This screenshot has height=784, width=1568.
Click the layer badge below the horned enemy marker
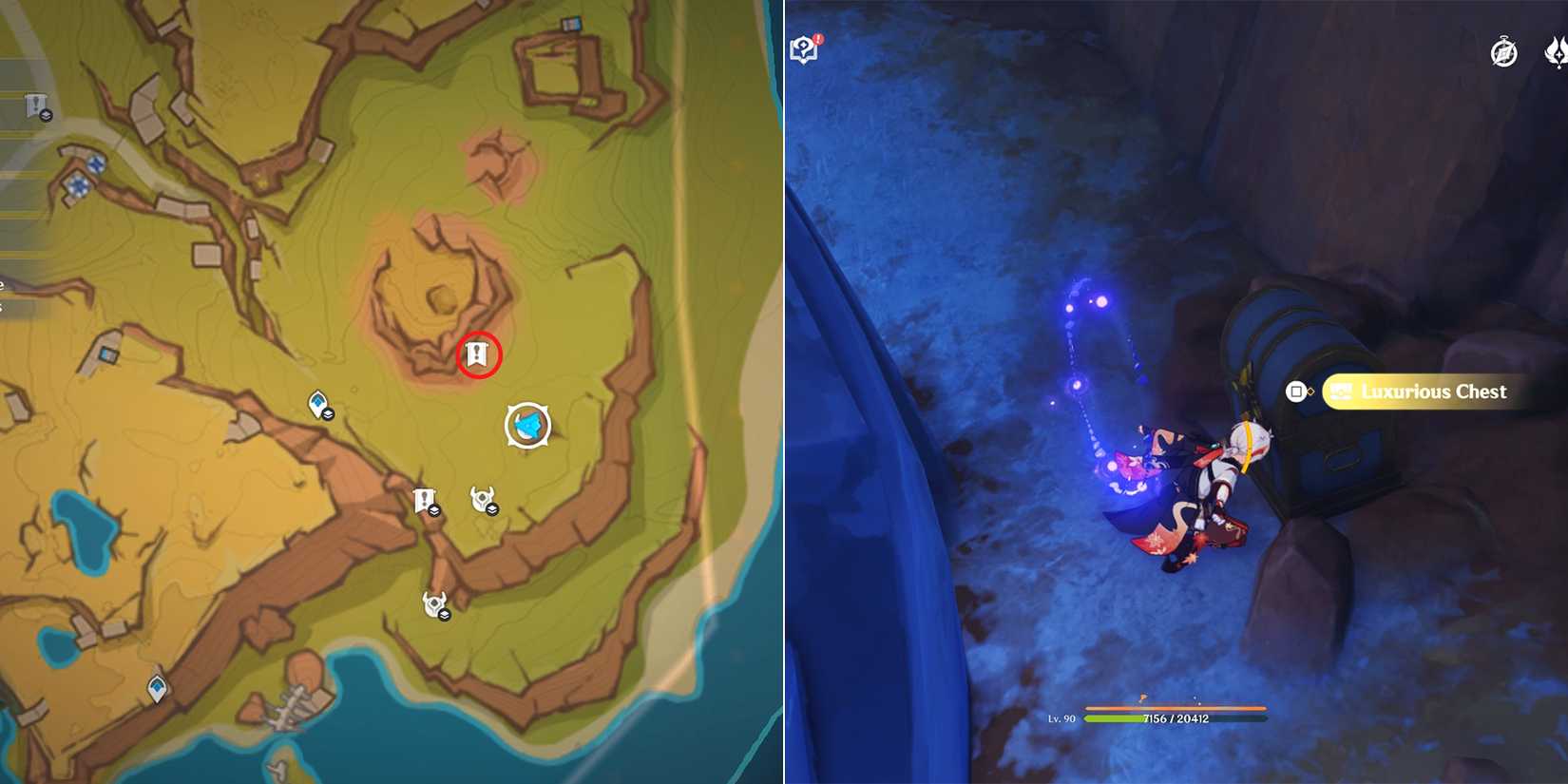click(x=492, y=511)
